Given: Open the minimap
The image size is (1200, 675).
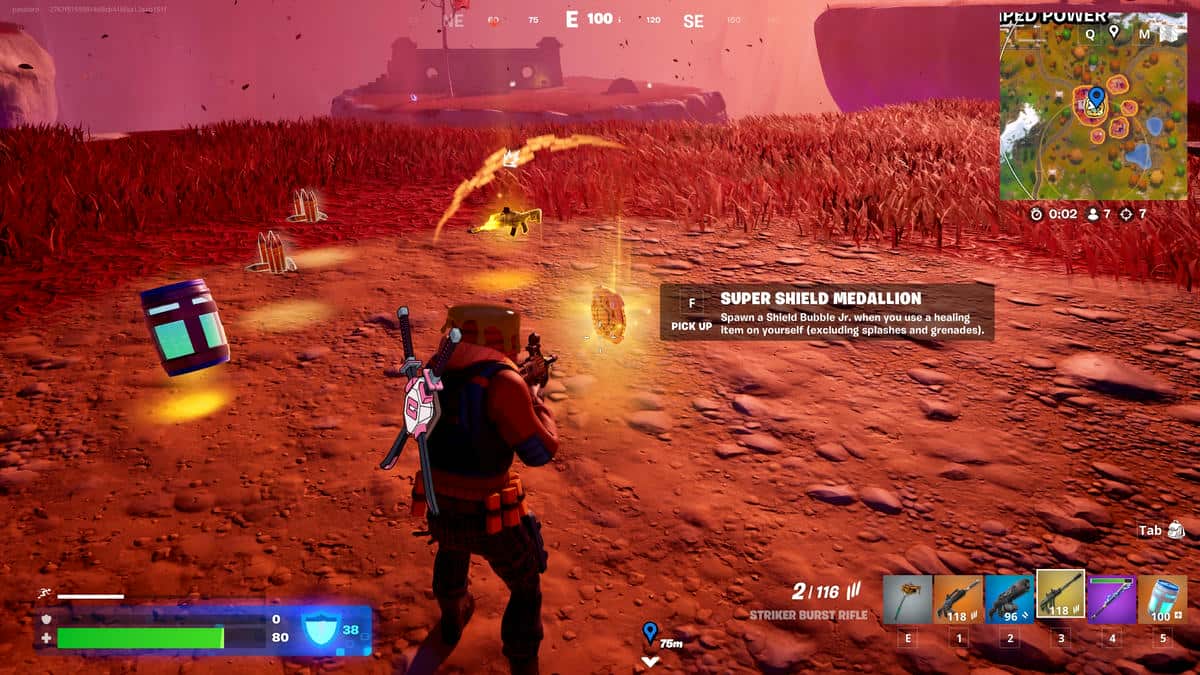Looking at the screenshot, I should click(x=1093, y=110).
